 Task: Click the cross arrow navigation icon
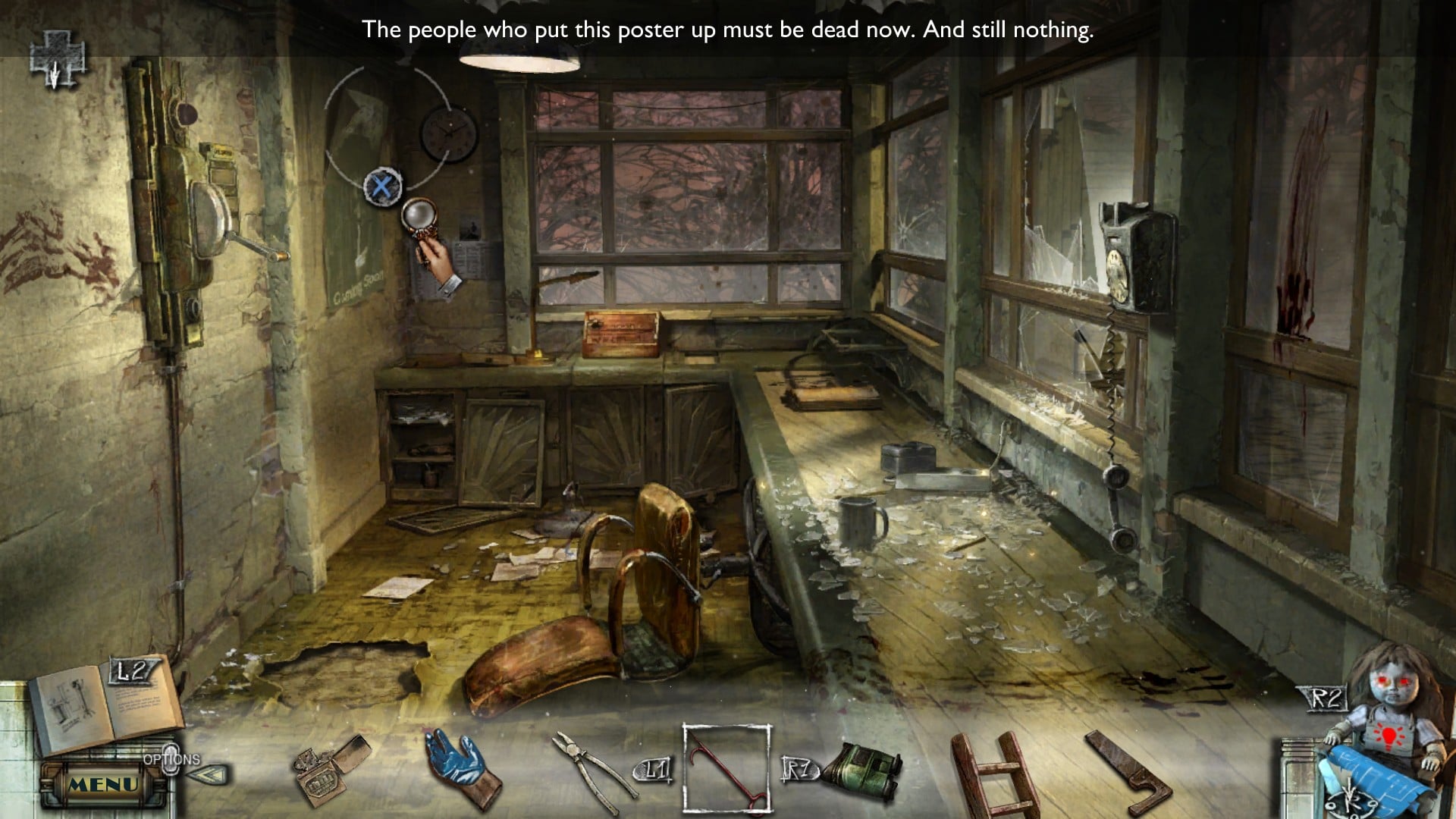[57, 59]
